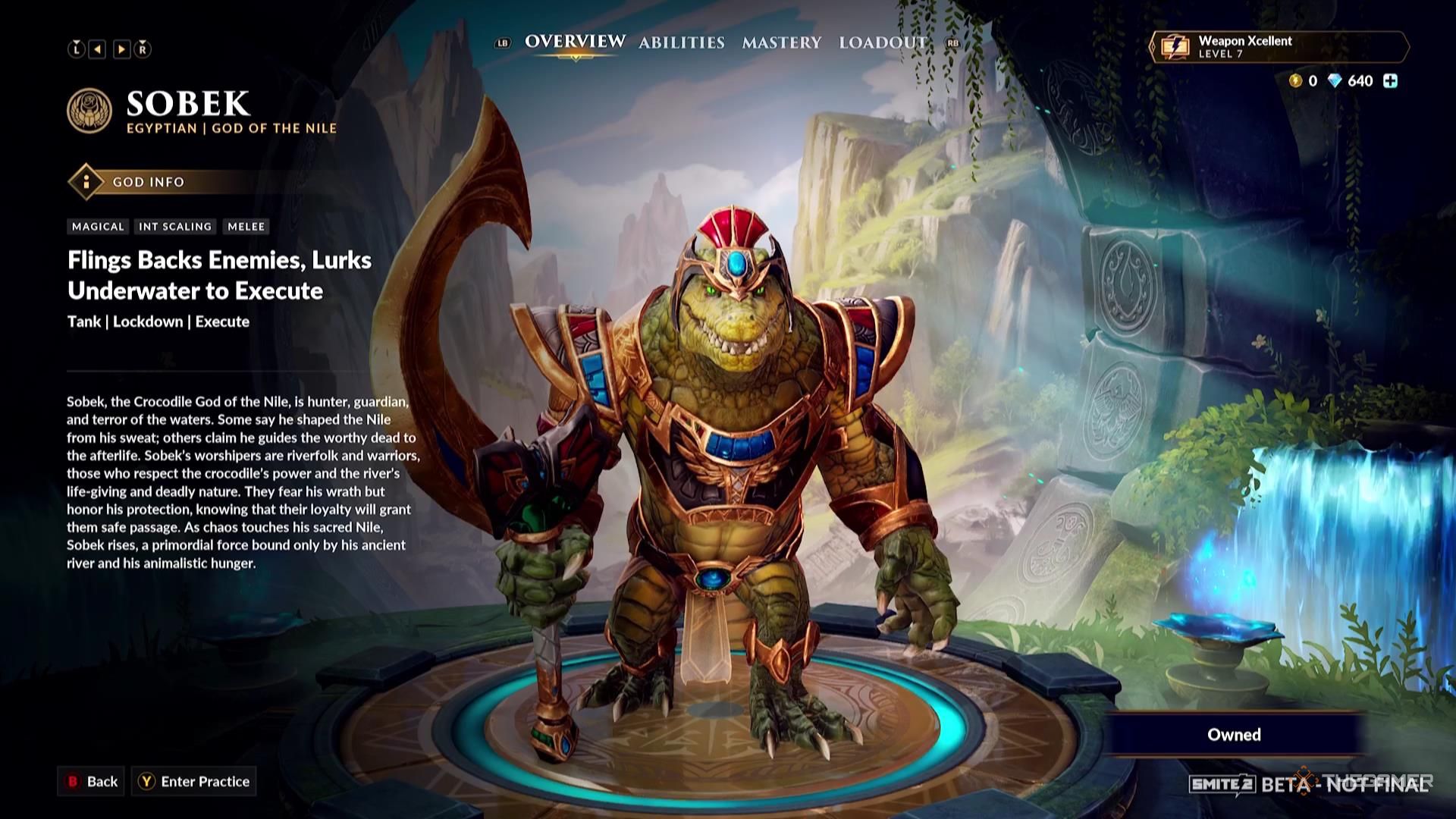The image size is (1456, 819).
Task: Click the Owned status button
Action: click(1234, 734)
